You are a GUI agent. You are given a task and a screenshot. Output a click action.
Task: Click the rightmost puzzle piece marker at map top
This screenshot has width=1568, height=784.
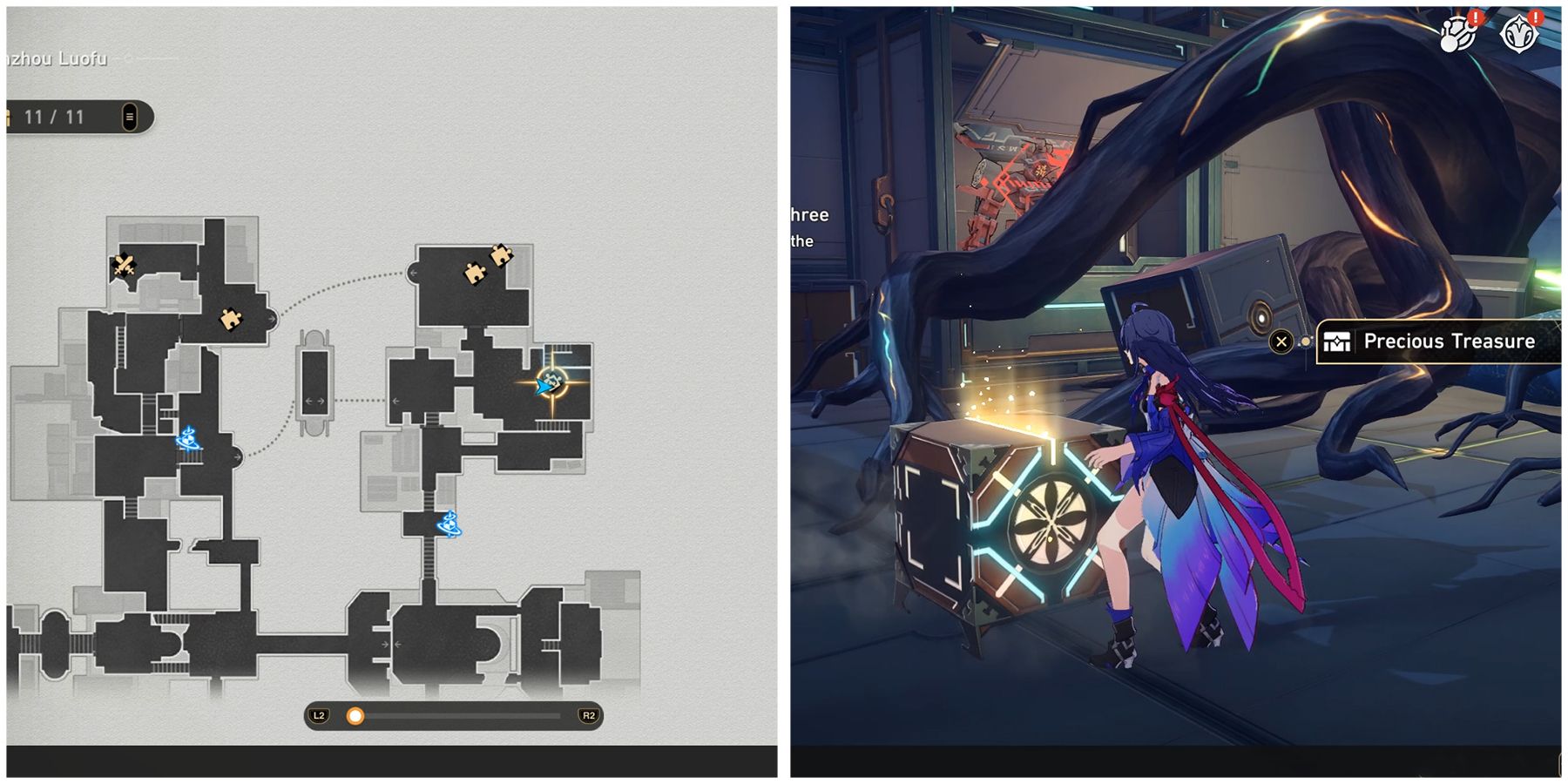[x=501, y=253]
